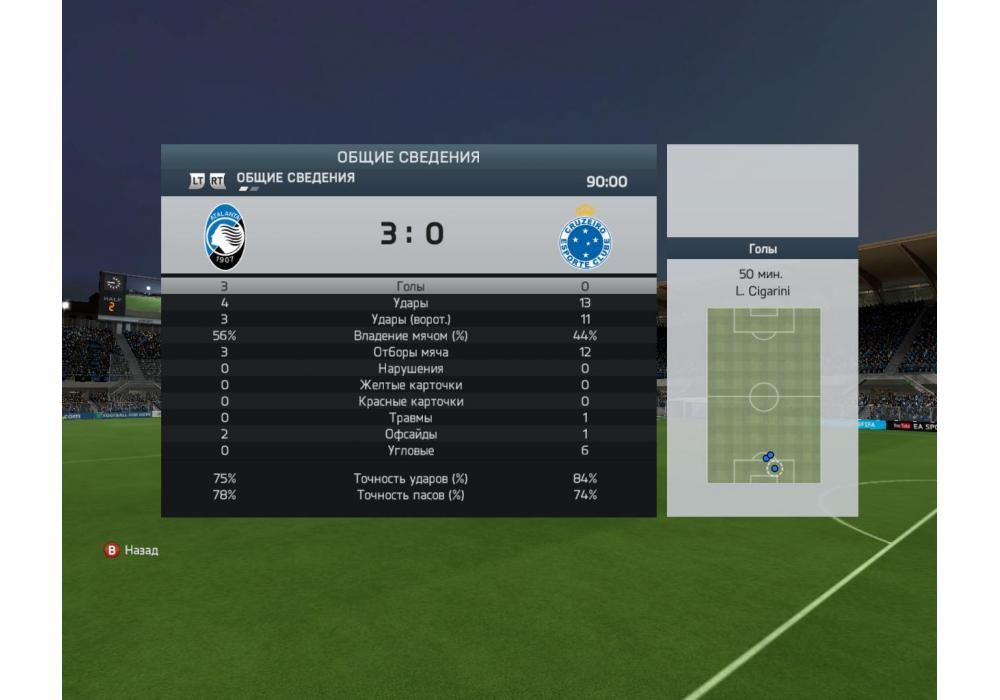1000x700 pixels.
Task: Select the Красные карточки row
Action: coord(410,402)
